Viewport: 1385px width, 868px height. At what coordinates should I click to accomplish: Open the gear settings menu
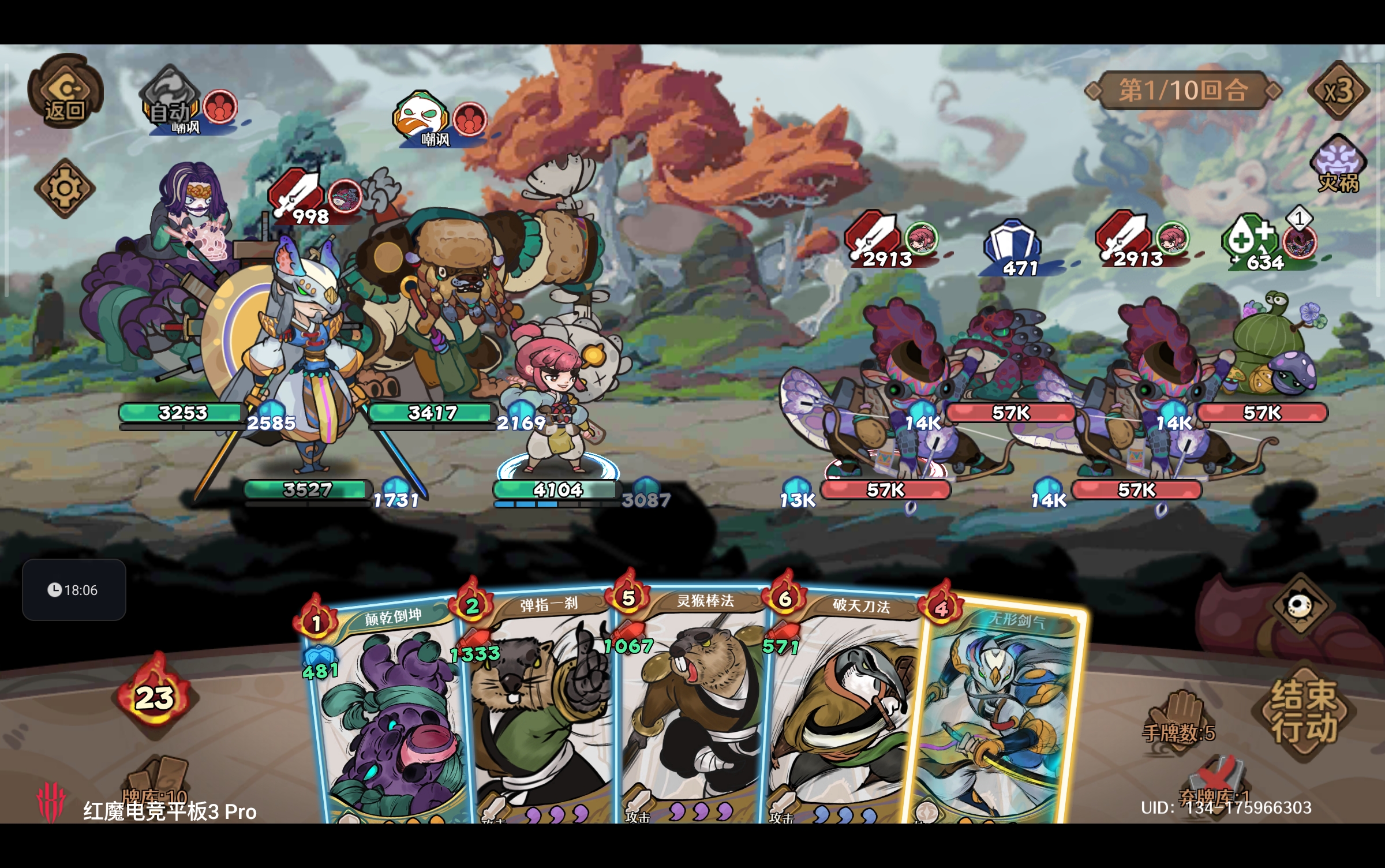(x=64, y=189)
